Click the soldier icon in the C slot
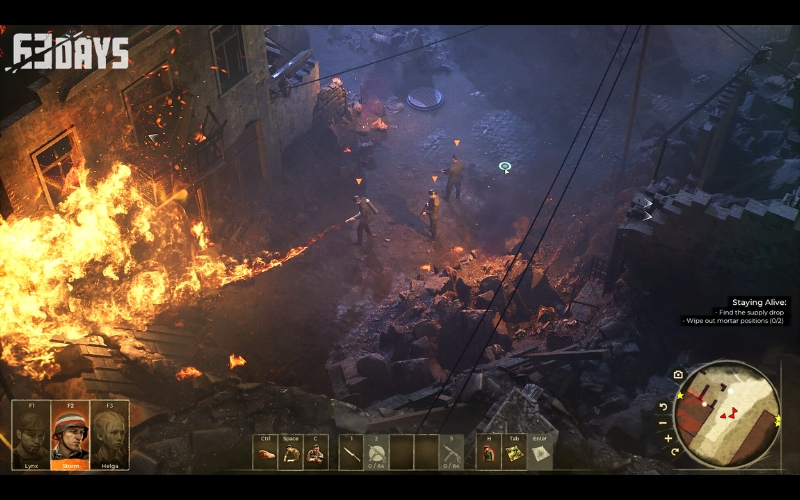 [315, 453]
